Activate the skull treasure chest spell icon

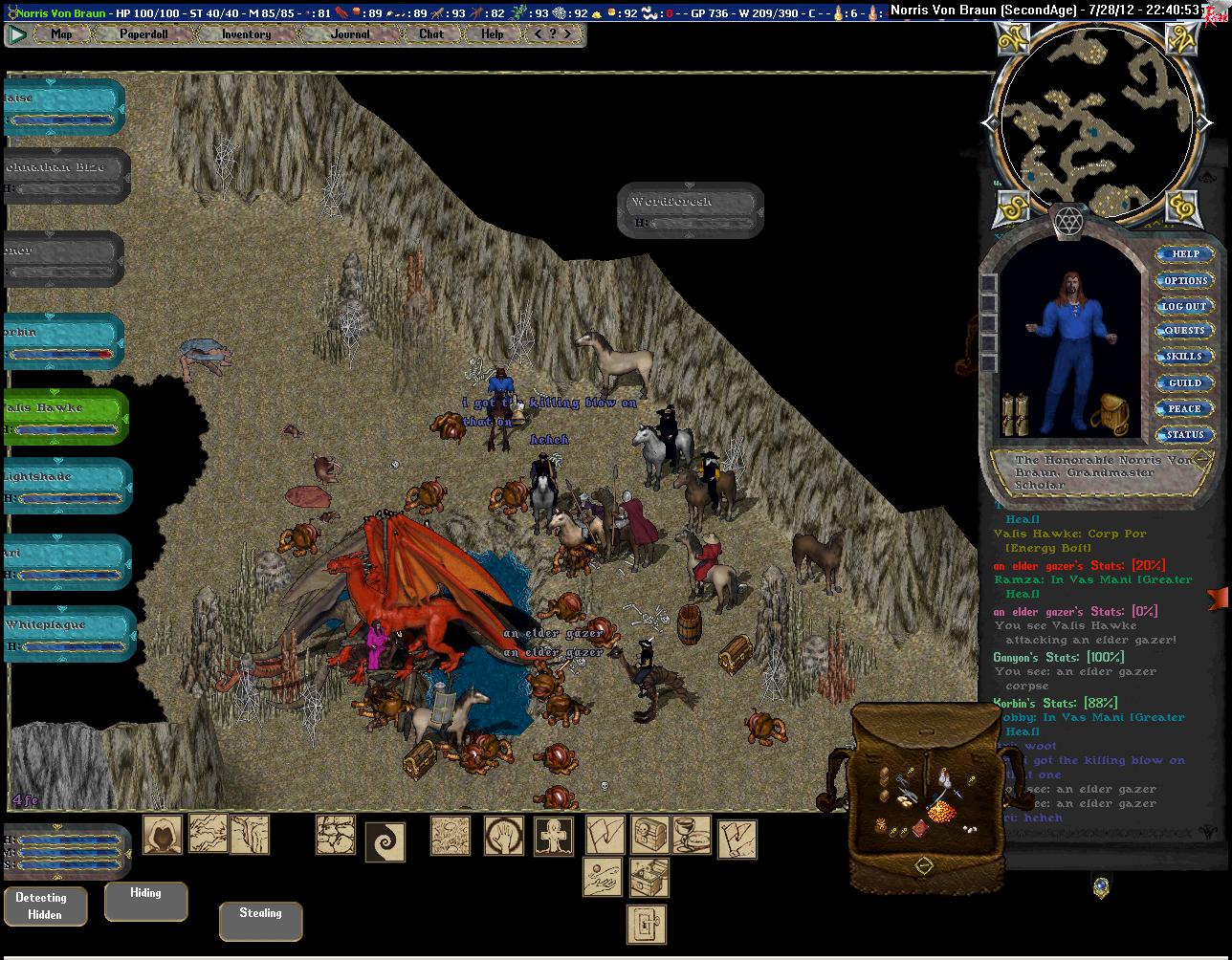pyautogui.click(x=649, y=836)
